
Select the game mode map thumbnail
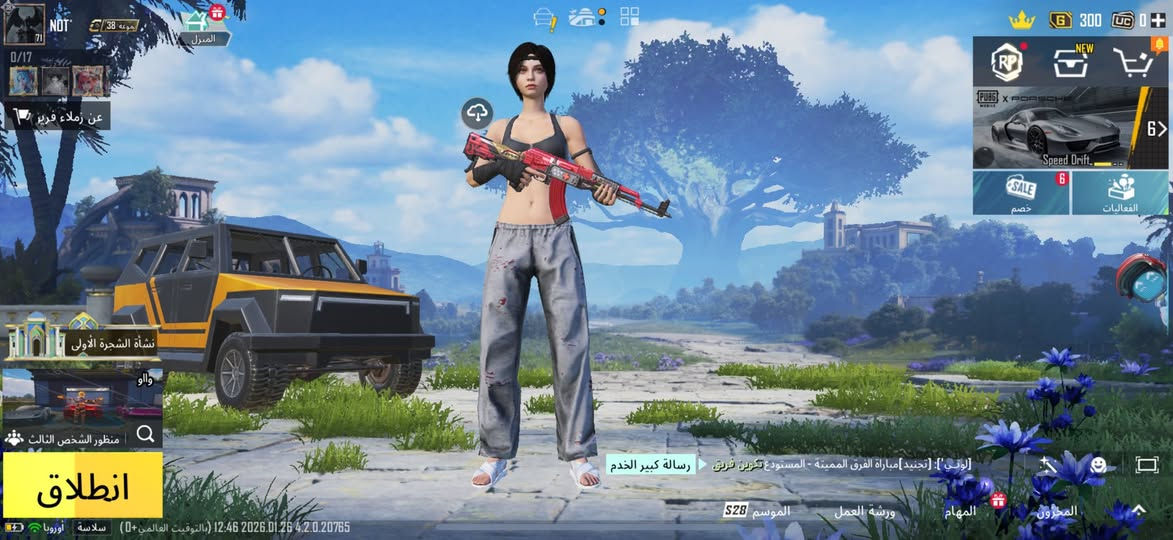(80, 396)
